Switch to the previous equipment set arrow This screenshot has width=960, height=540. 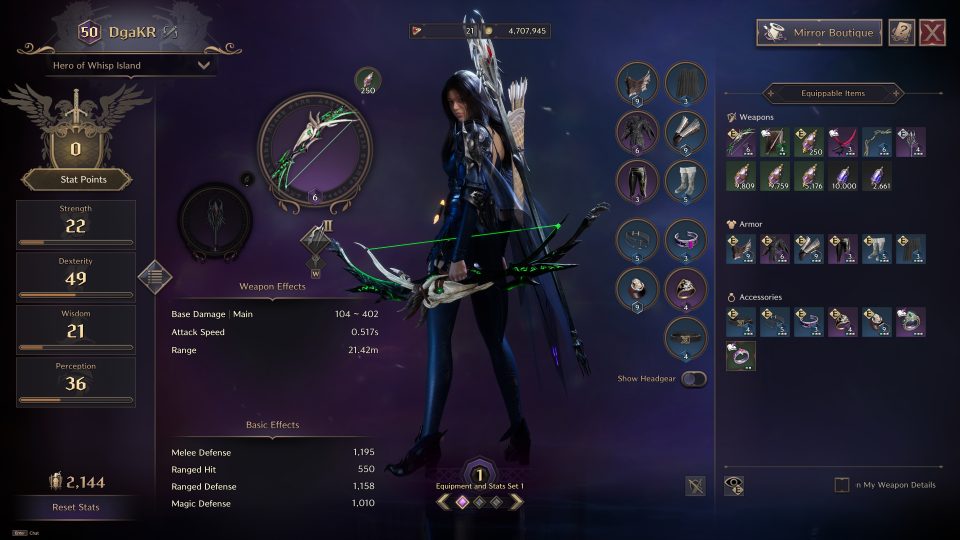pyautogui.click(x=442, y=501)
